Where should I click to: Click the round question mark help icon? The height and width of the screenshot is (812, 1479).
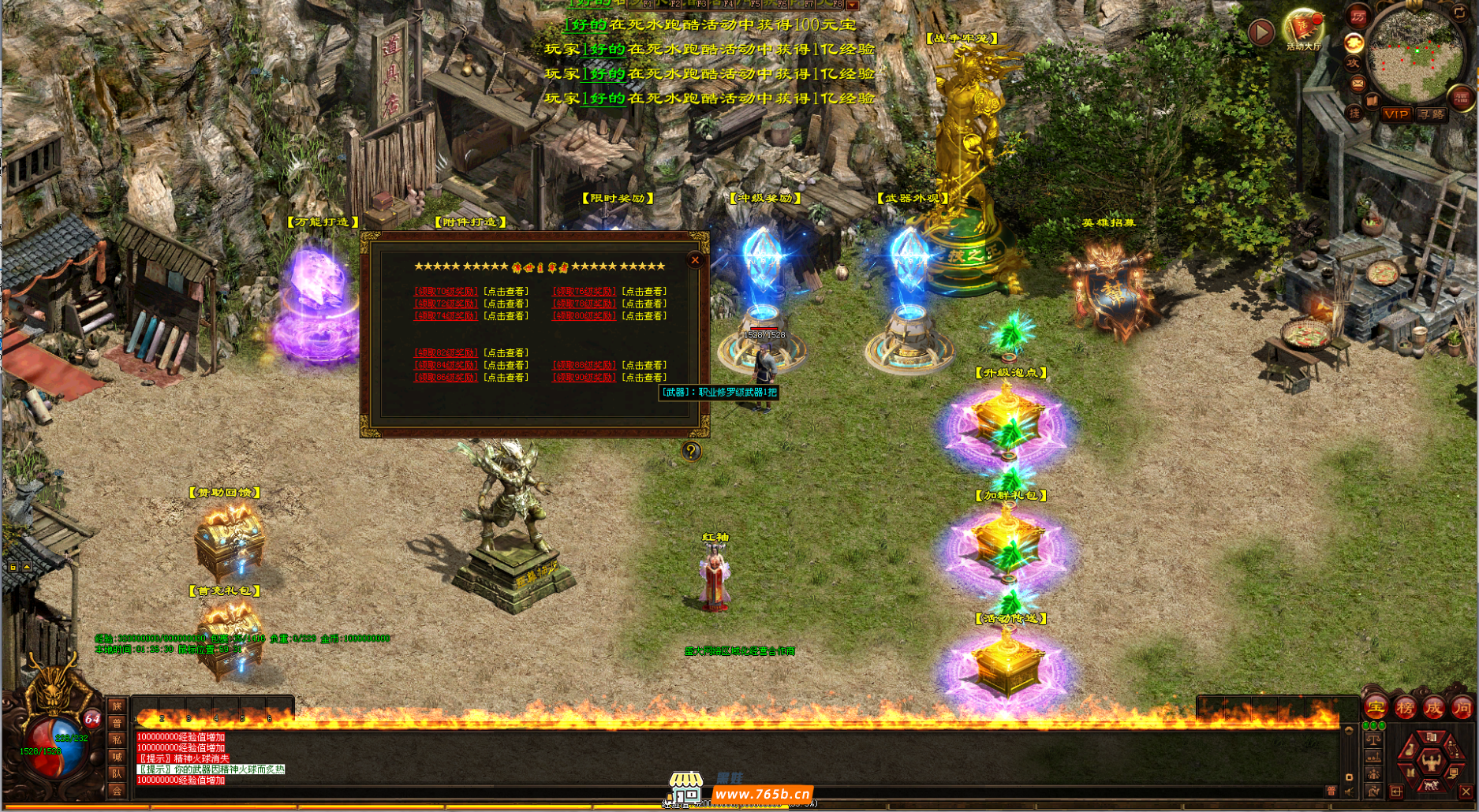click(x=691, y=451)
